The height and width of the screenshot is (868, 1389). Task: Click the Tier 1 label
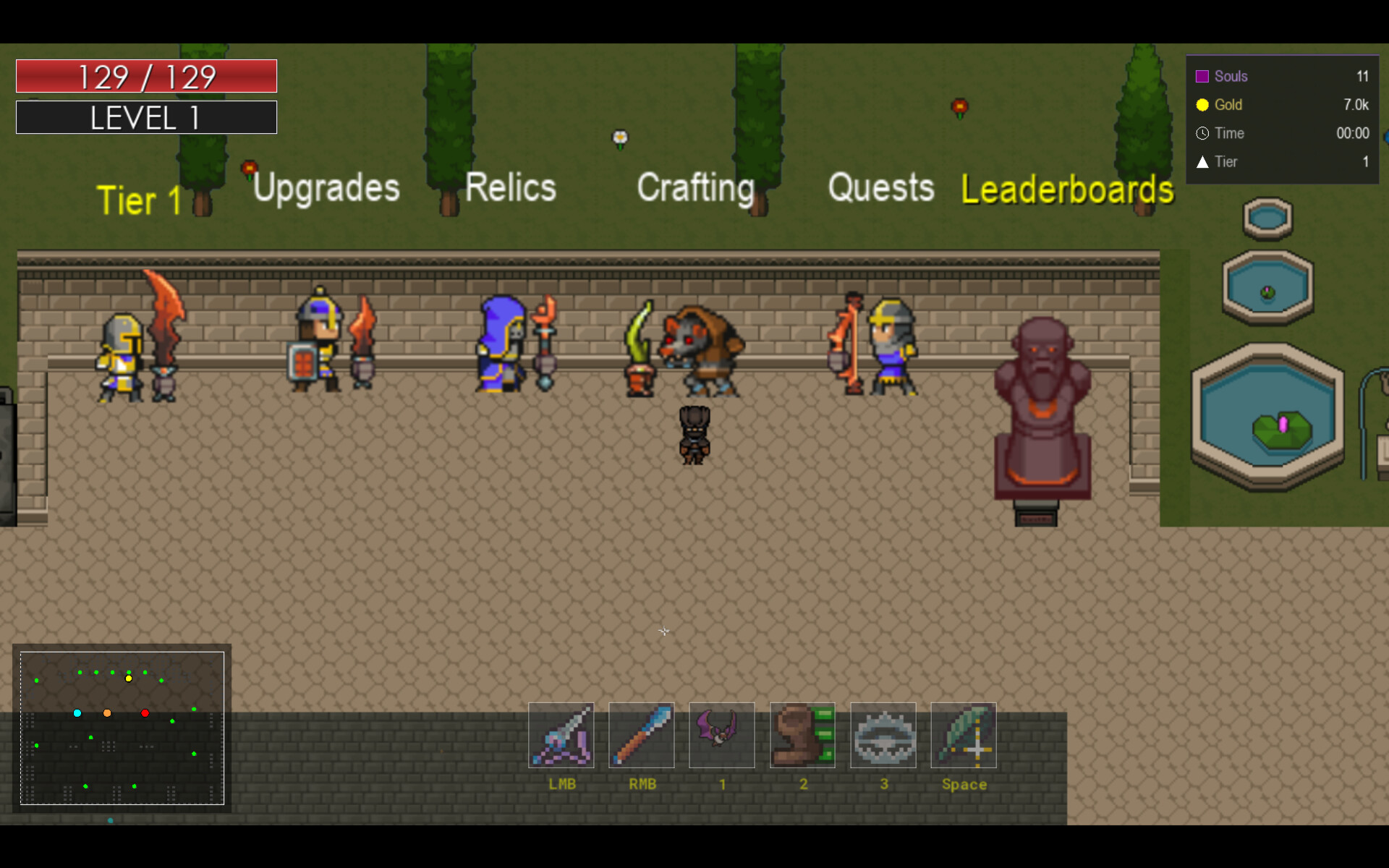[137, 200]
